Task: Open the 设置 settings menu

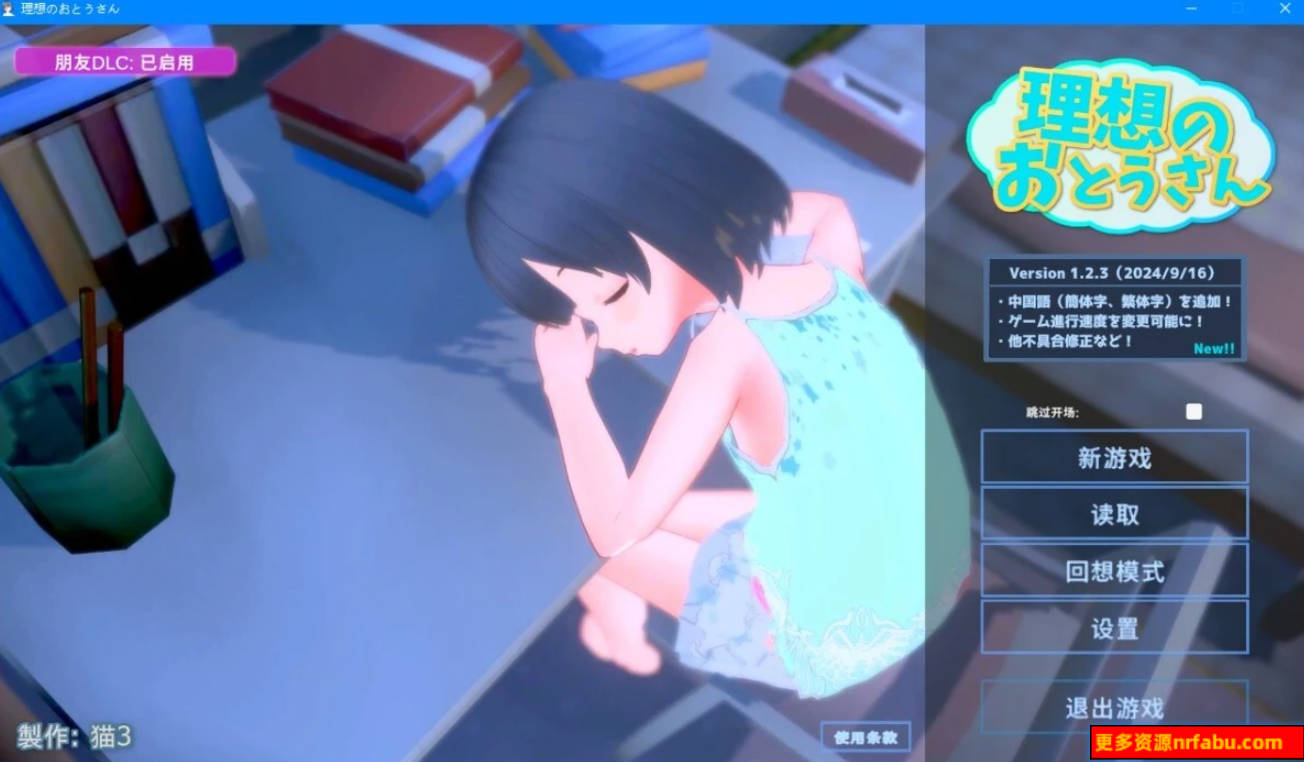Action: point(1114,628)
